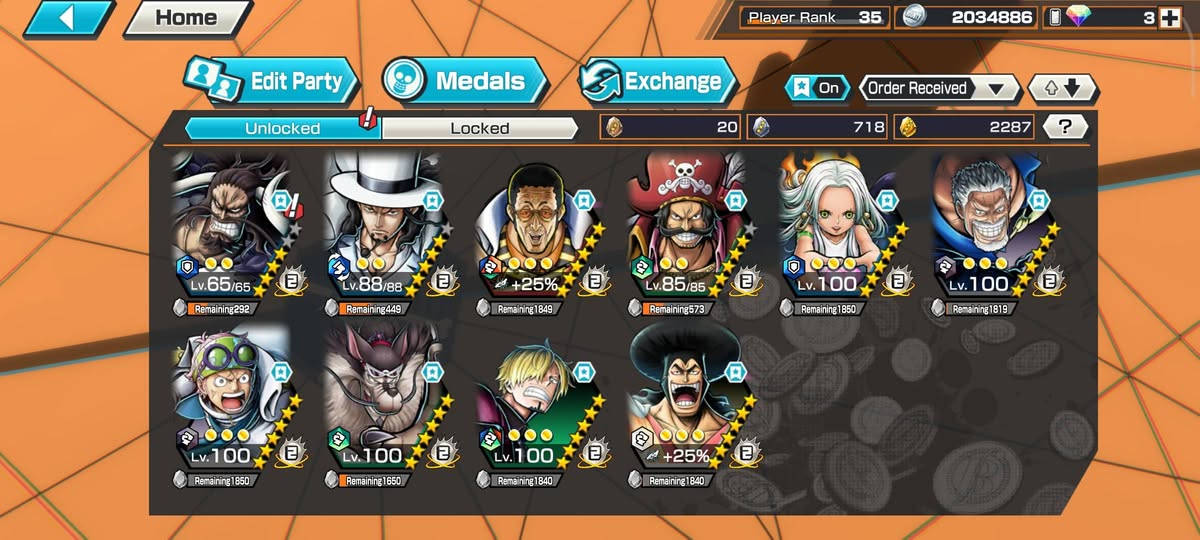
Task: Open the Order Received sort dropdown
Action: pos(936,88)
